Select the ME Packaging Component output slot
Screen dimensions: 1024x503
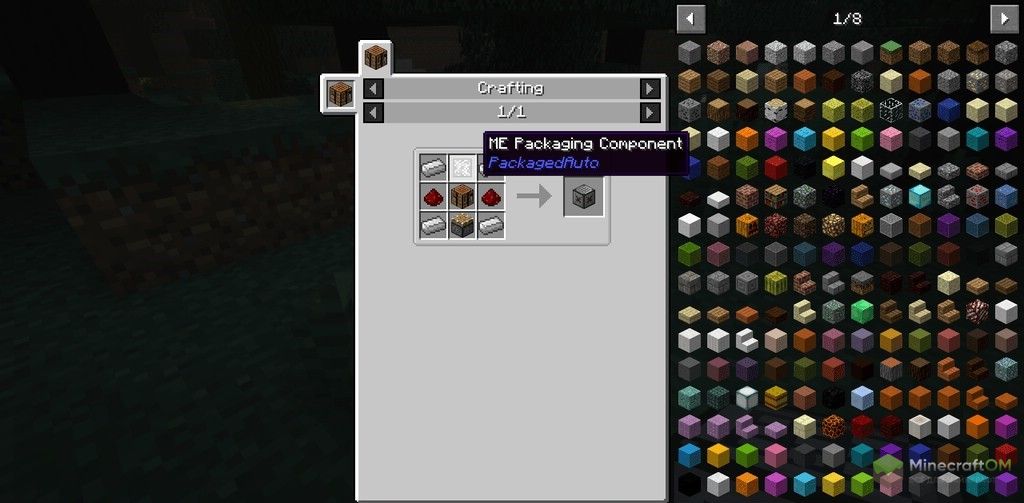(x=584, y=196)
